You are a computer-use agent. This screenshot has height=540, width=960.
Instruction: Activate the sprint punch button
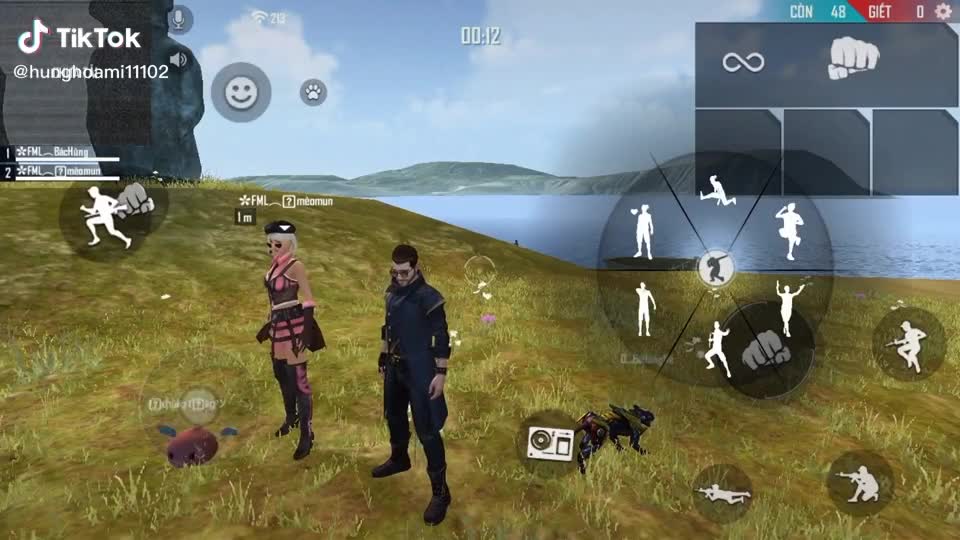[x=112, y=213]
